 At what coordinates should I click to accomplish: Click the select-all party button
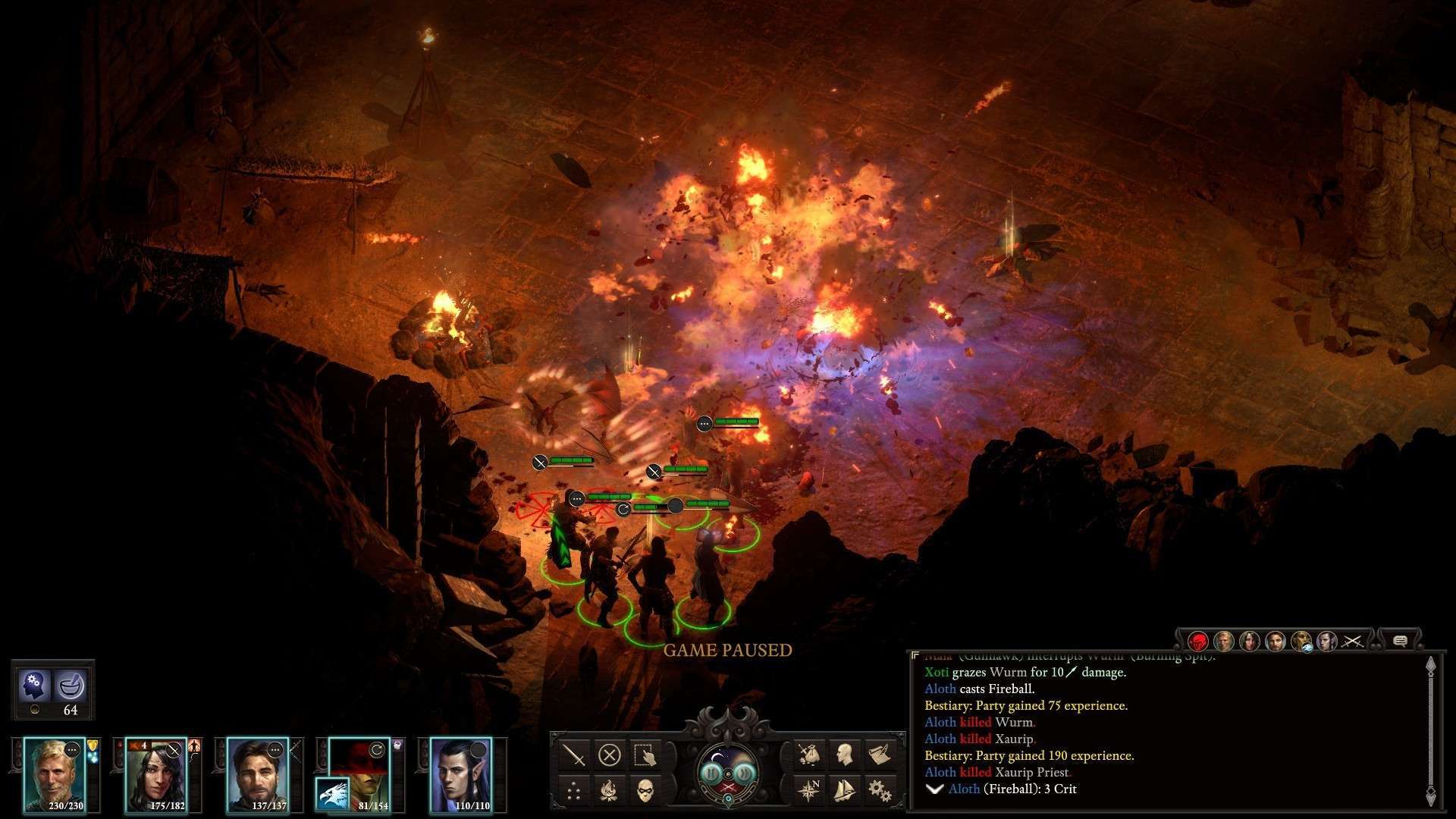645,755
